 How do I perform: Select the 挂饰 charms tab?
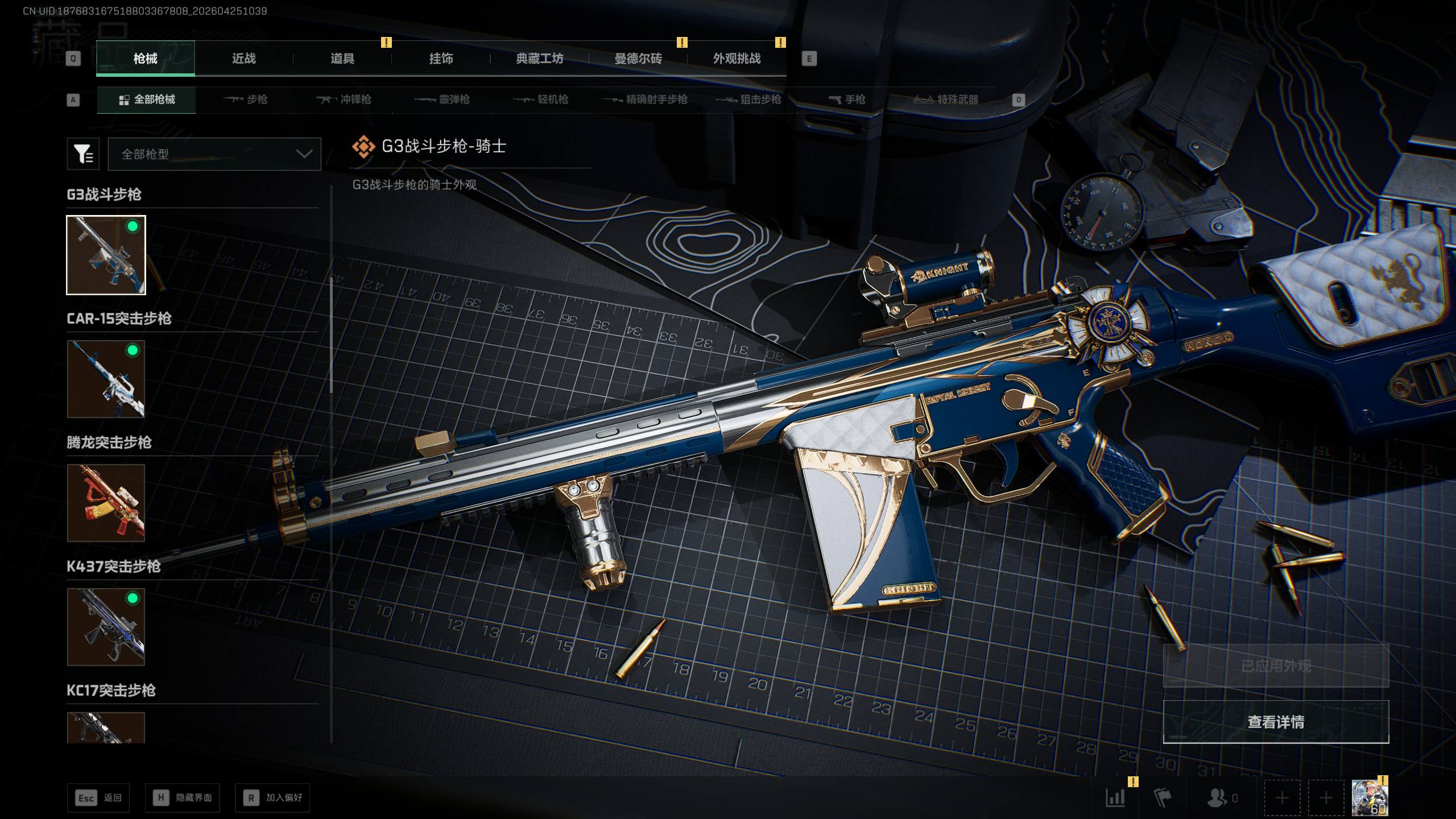coord(441,59)
